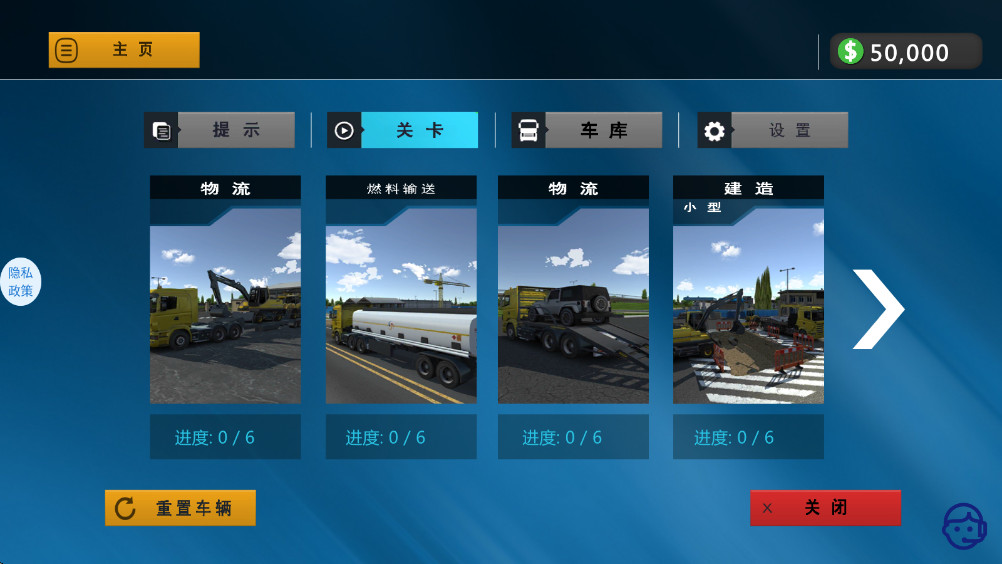Go to the 设置 settings tab
1002x564 pixels.
pos(773,130)
